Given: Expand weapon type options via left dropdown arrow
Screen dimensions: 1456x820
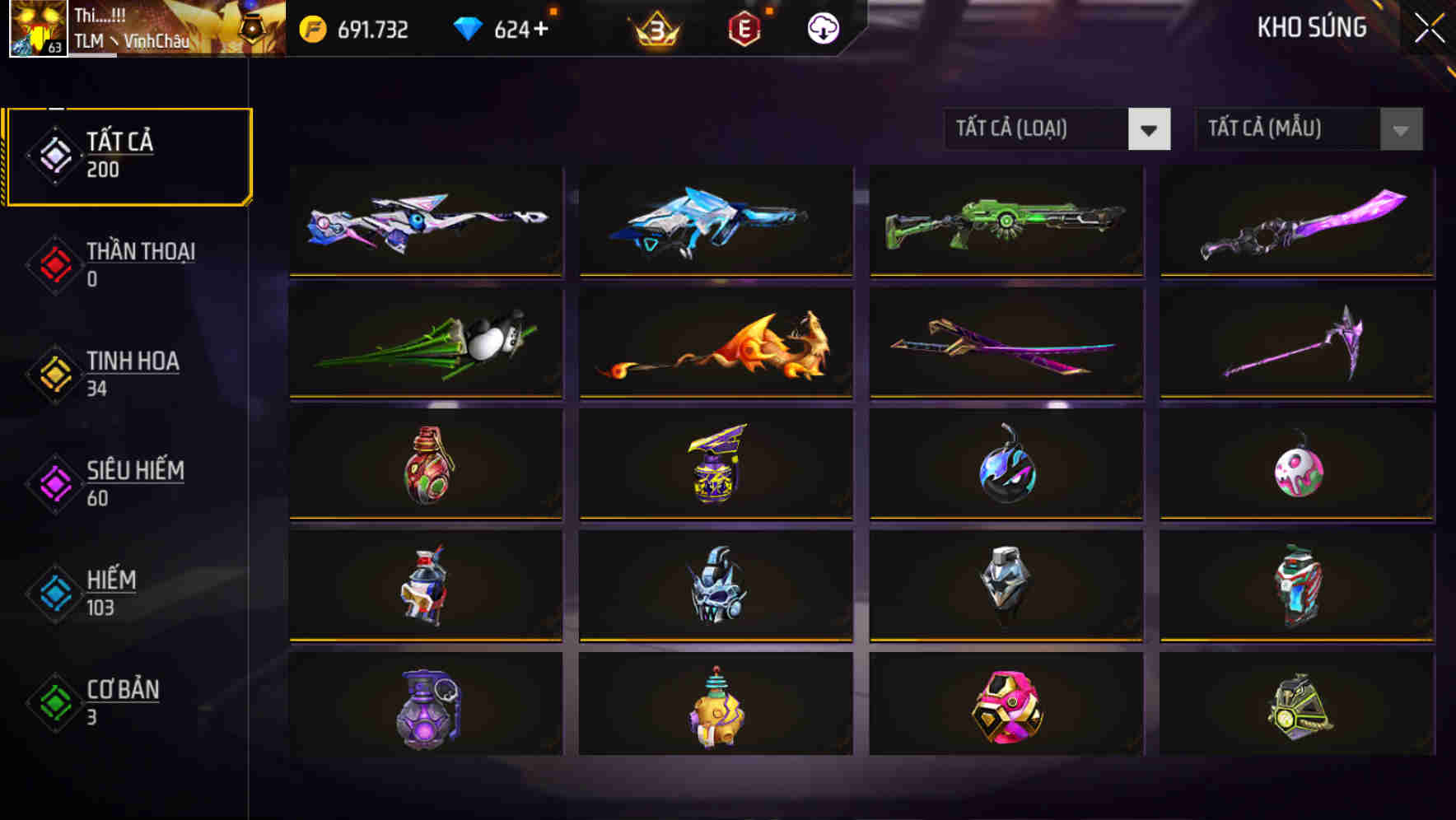Looking at the screenshot, I should pyautogui.click(x=1150, y=129).
